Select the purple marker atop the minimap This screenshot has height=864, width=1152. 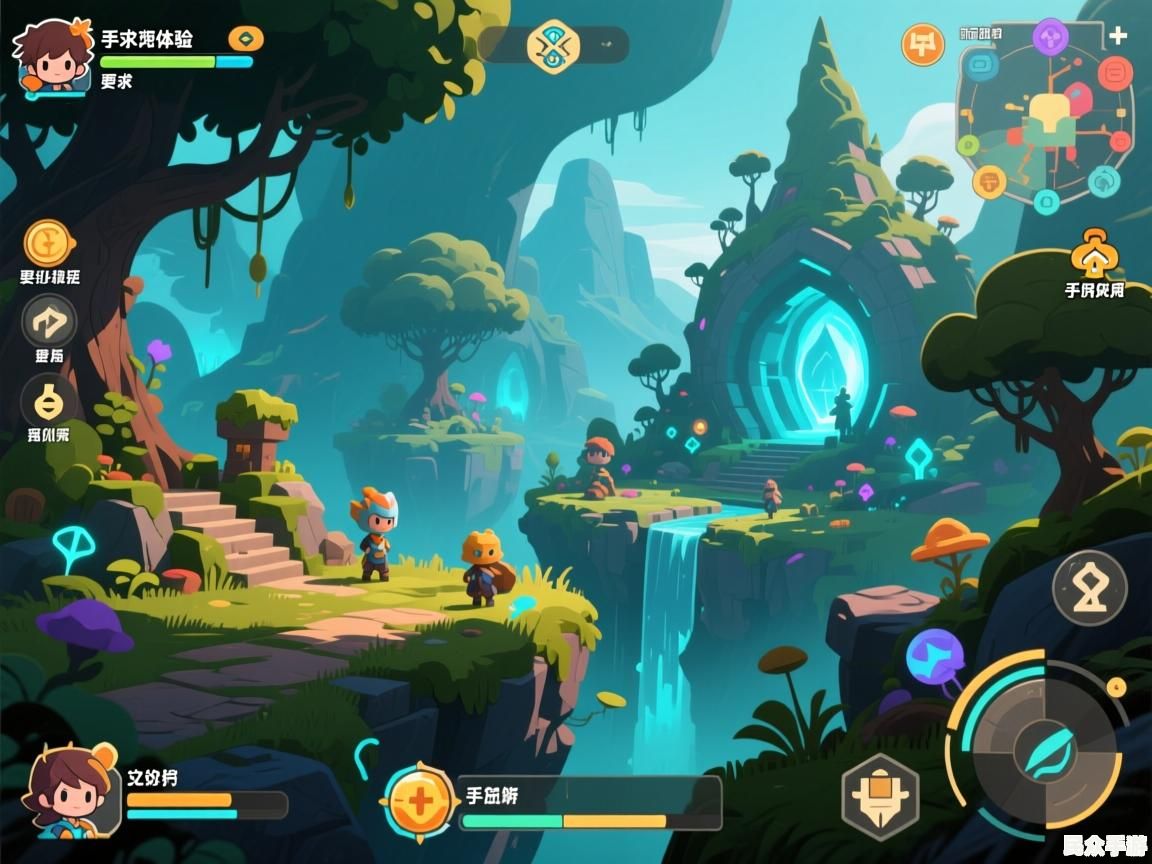[1050, 38]
